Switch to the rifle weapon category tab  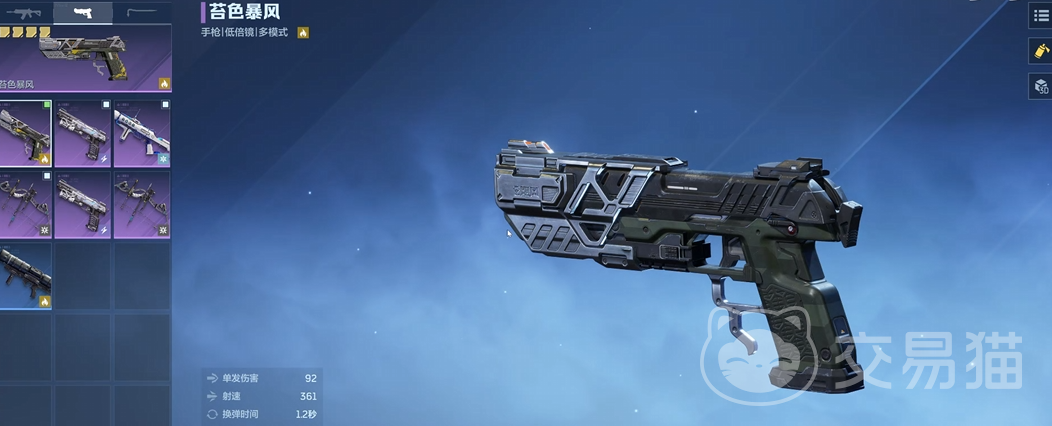[x=24, y=13]
